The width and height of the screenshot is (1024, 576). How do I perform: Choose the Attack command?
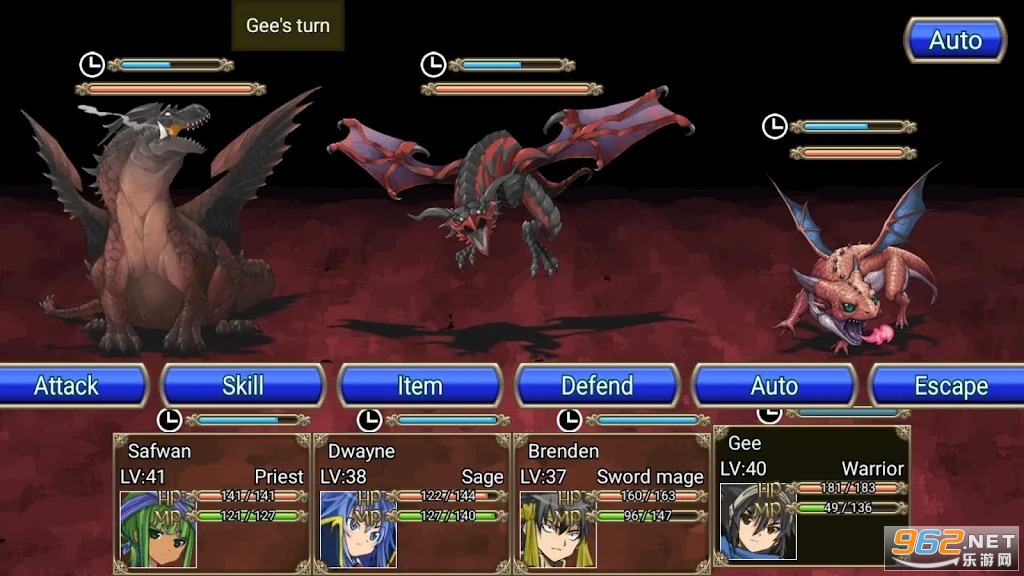coord(68,386)
